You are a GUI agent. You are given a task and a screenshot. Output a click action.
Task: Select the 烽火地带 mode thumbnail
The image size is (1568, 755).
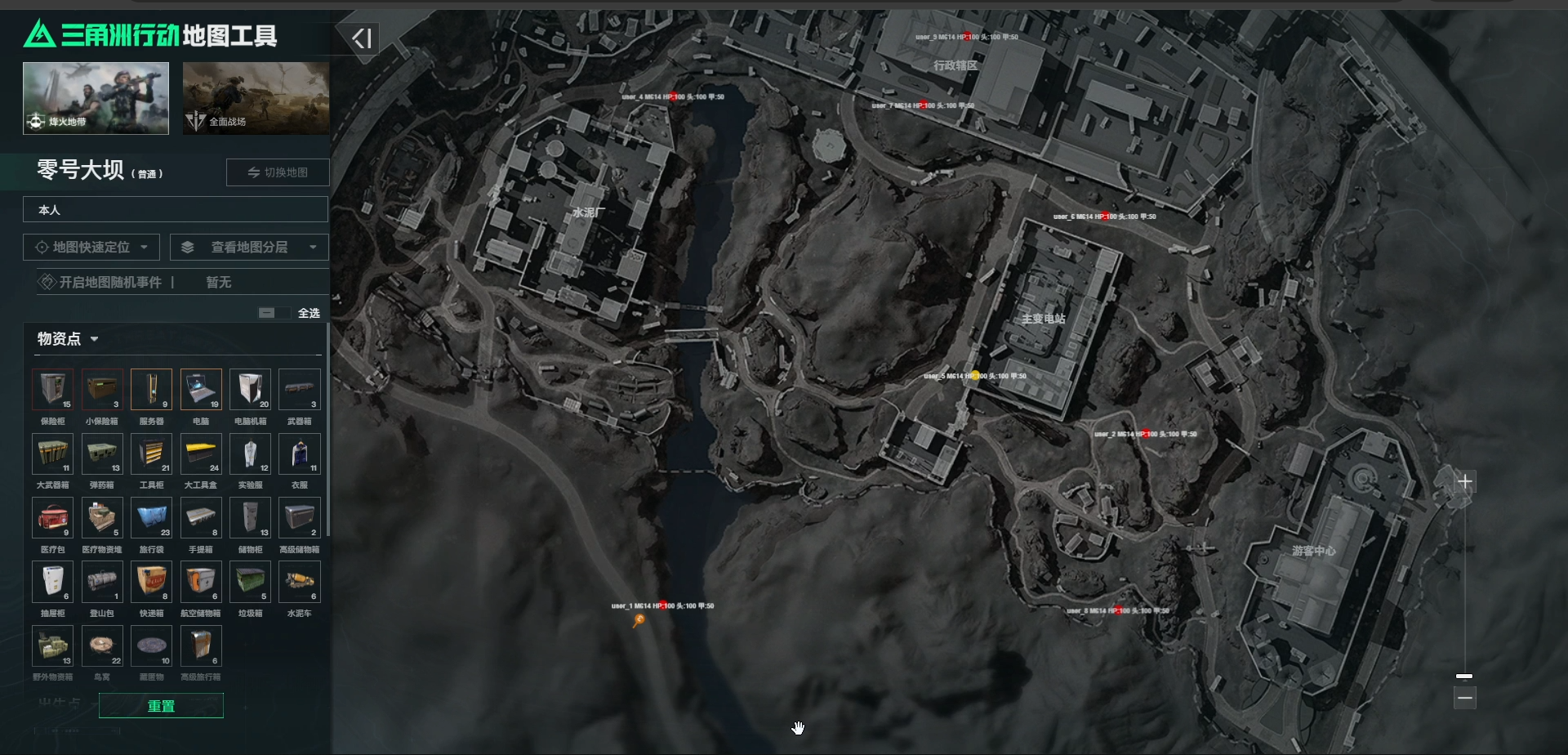(x=96, y=98)
